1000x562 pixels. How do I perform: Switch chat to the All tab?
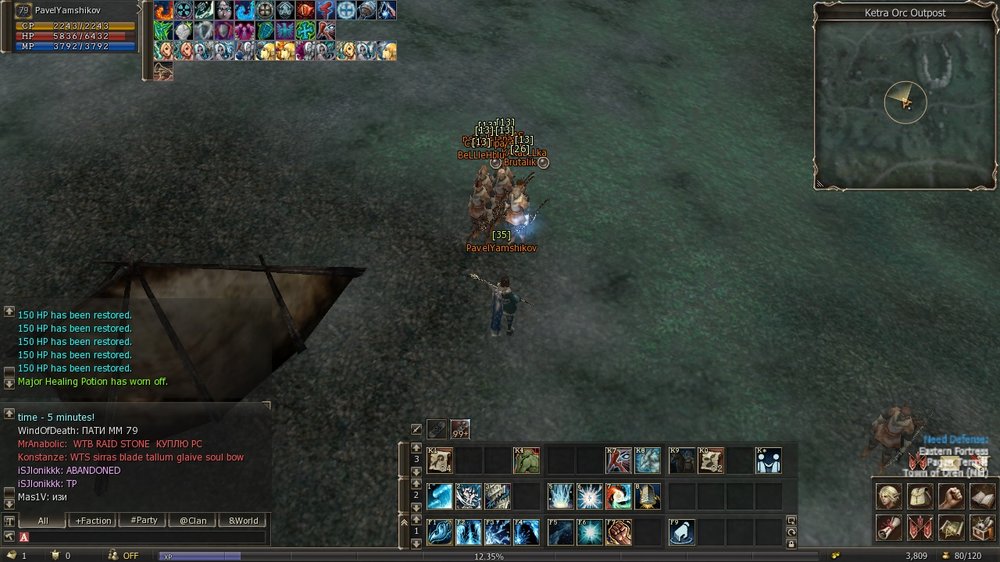tap(44, 521)
